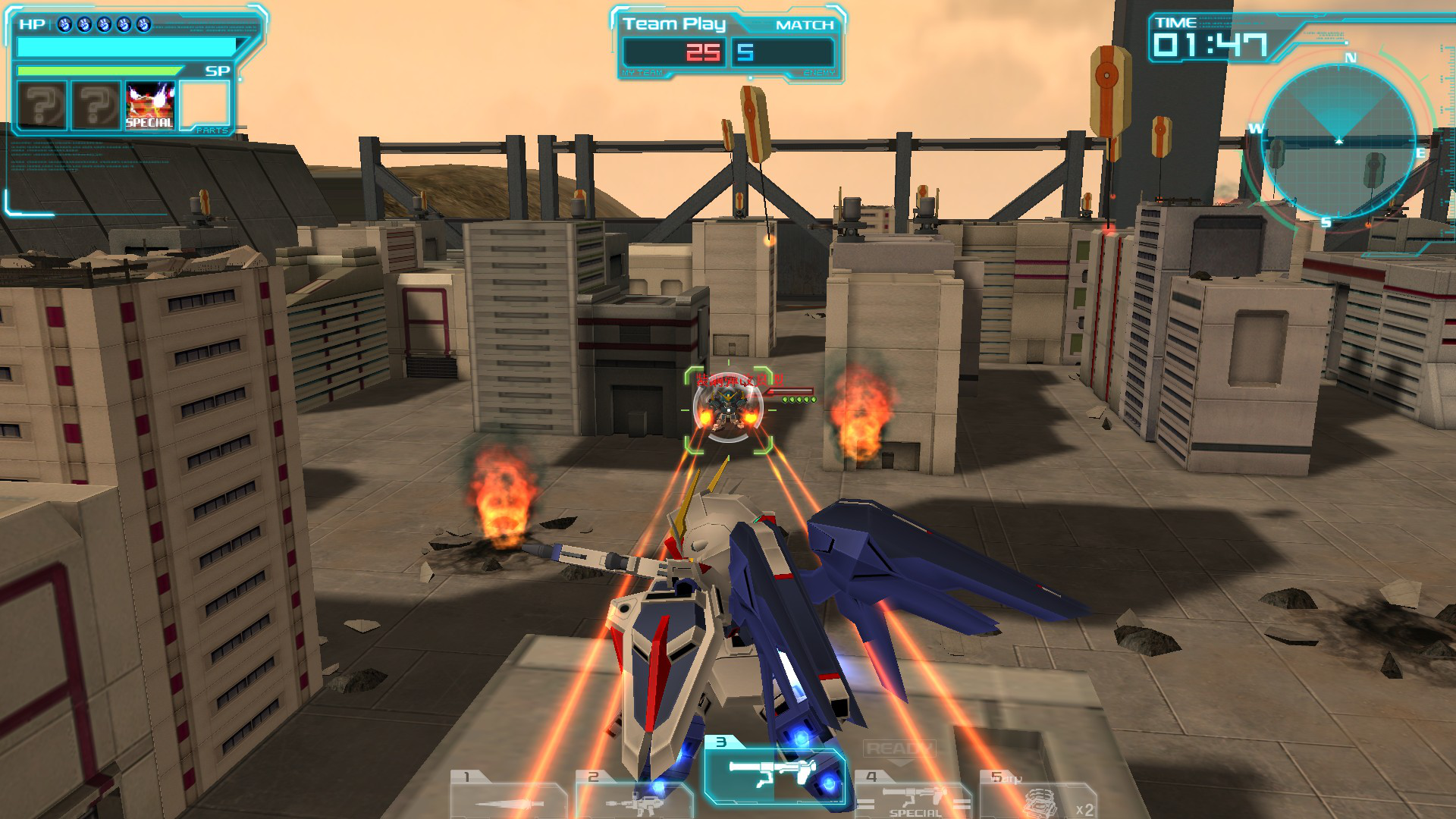Viewport: 1456px width, 819px height.
Task: Use the x2 item in slot 5
Action: [1039, 798]
